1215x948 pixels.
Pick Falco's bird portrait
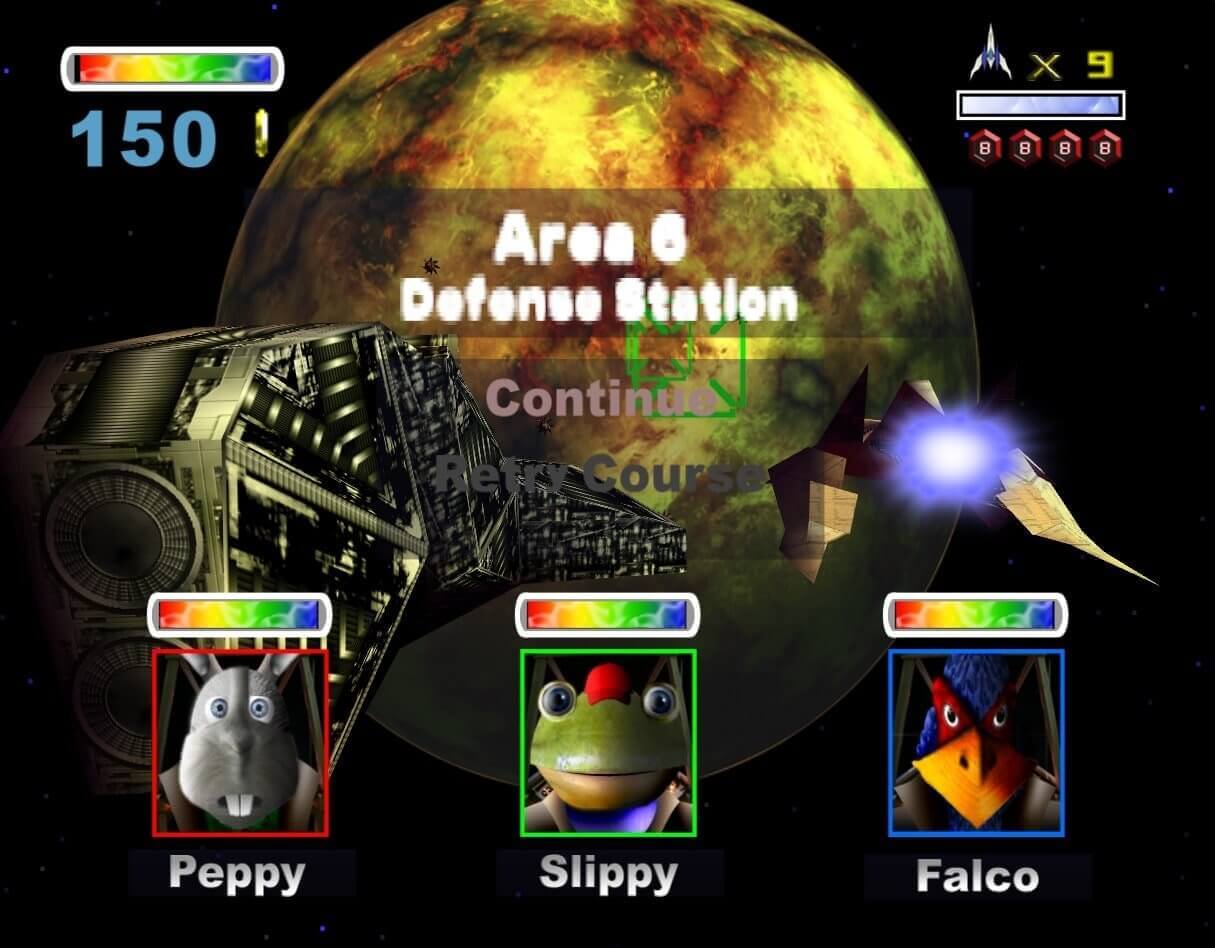tap(976, 742)
